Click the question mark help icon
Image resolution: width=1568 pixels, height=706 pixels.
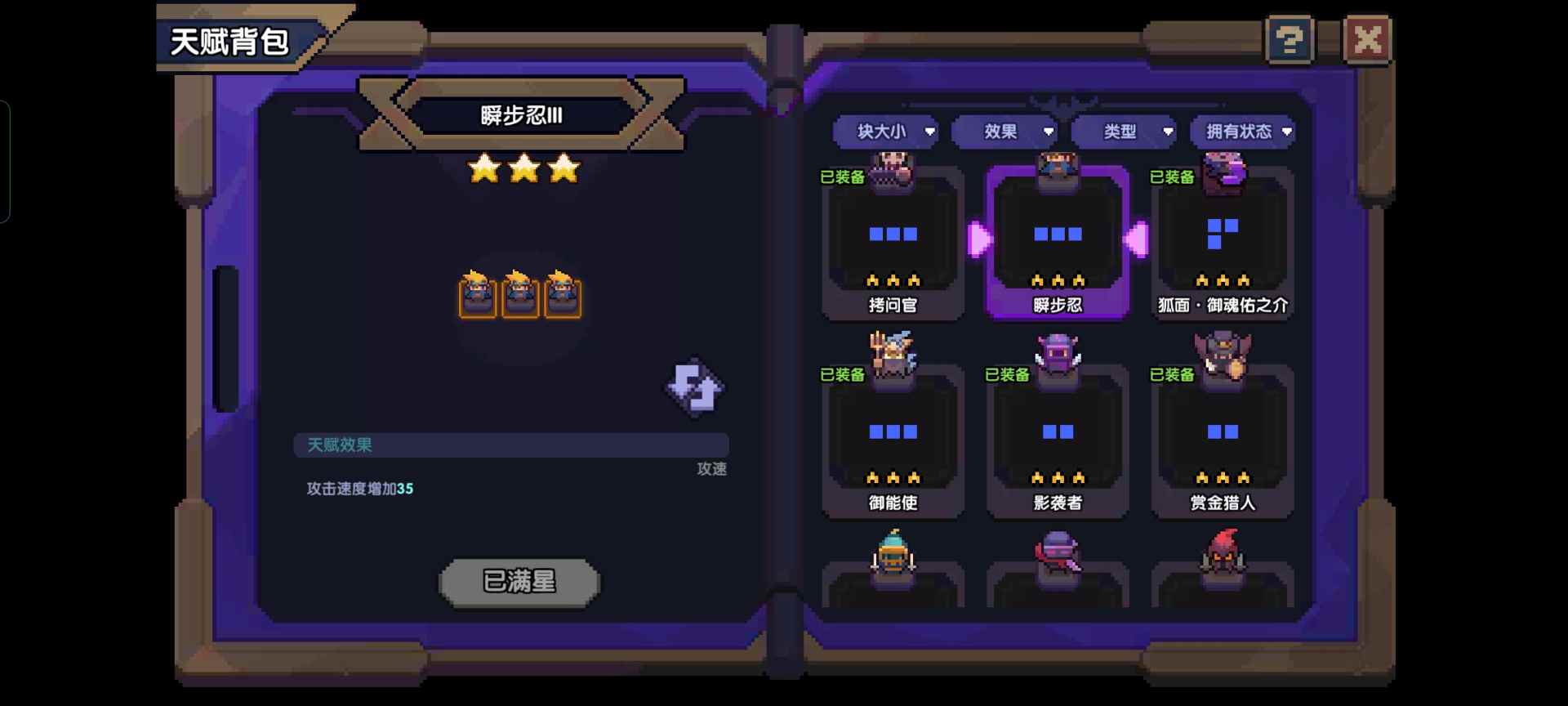[x=1289, y=38]
